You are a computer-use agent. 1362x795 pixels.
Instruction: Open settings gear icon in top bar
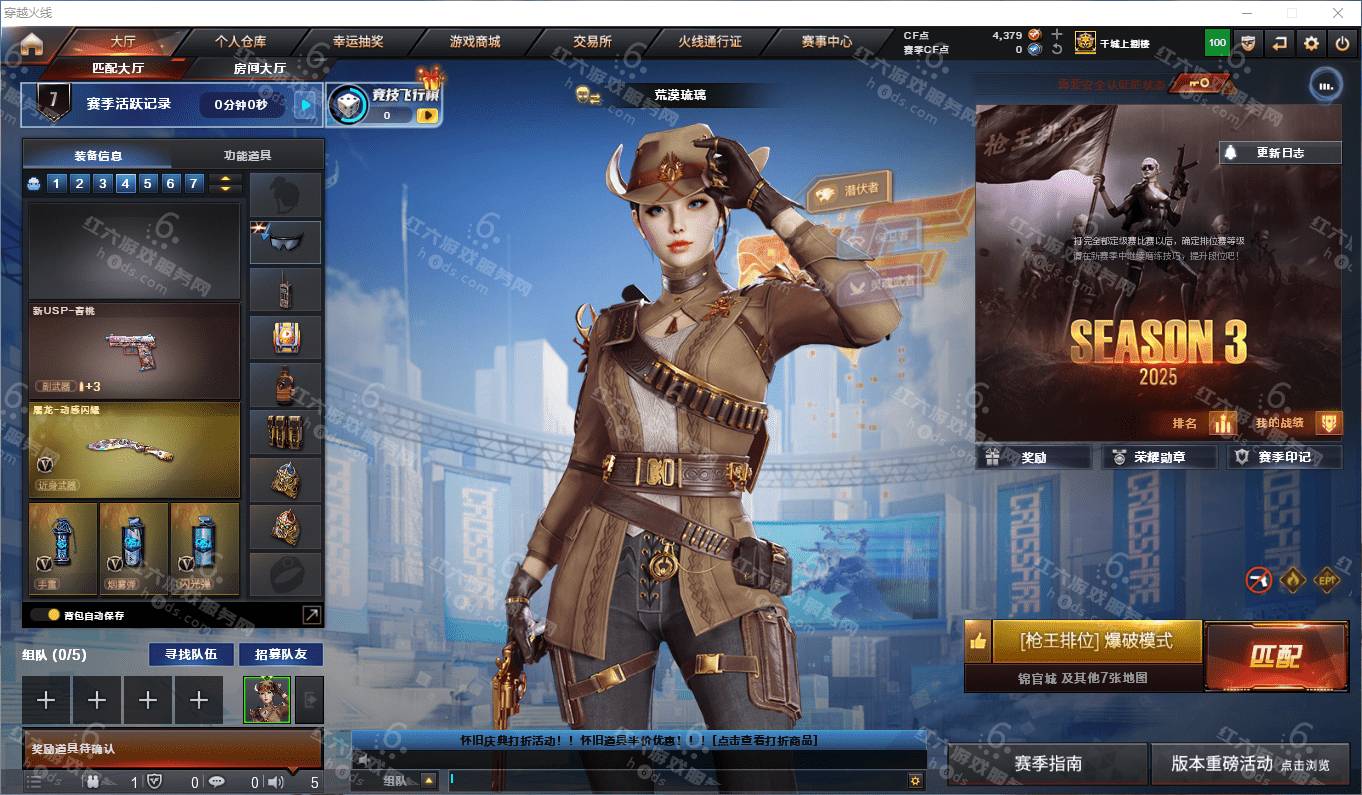[1311, 43]
